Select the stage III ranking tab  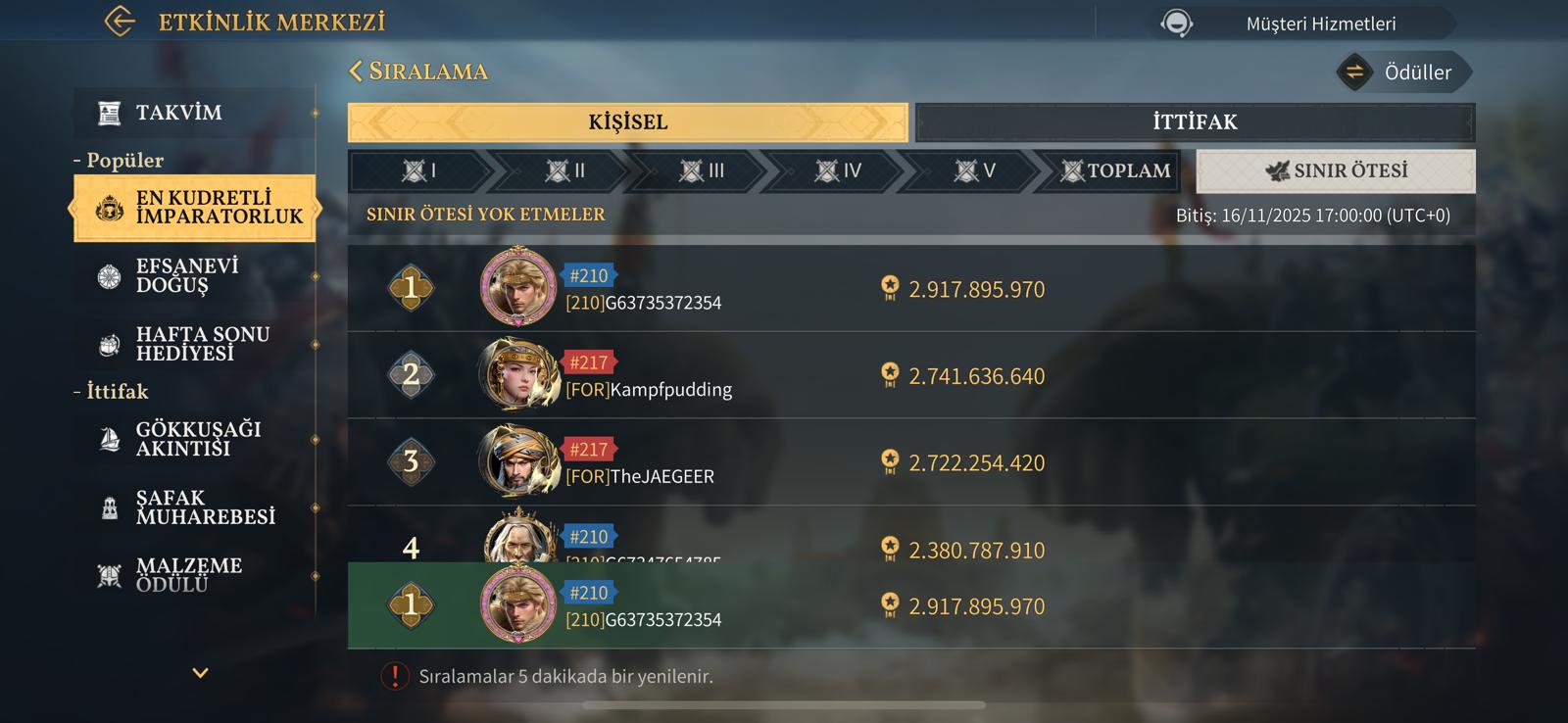click(702, 171)
